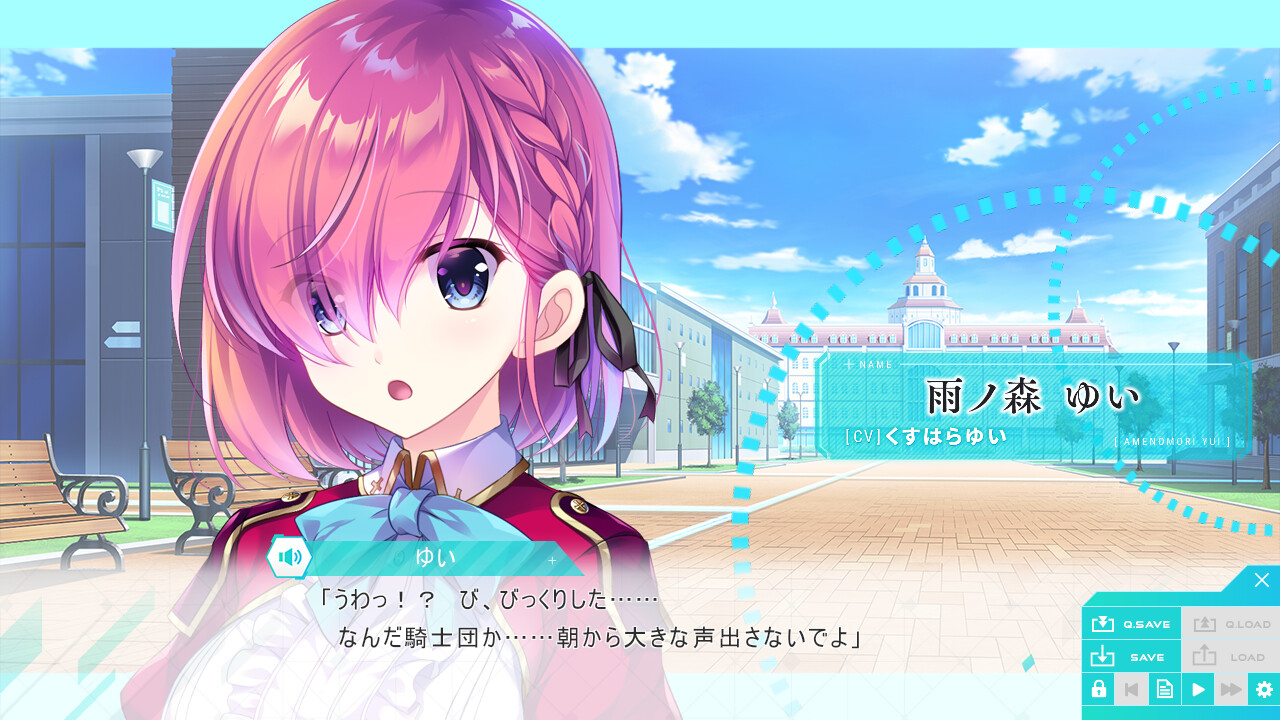Click the Q.SAVE download icon
The image size is (1280, 720).
(1102, 623)
